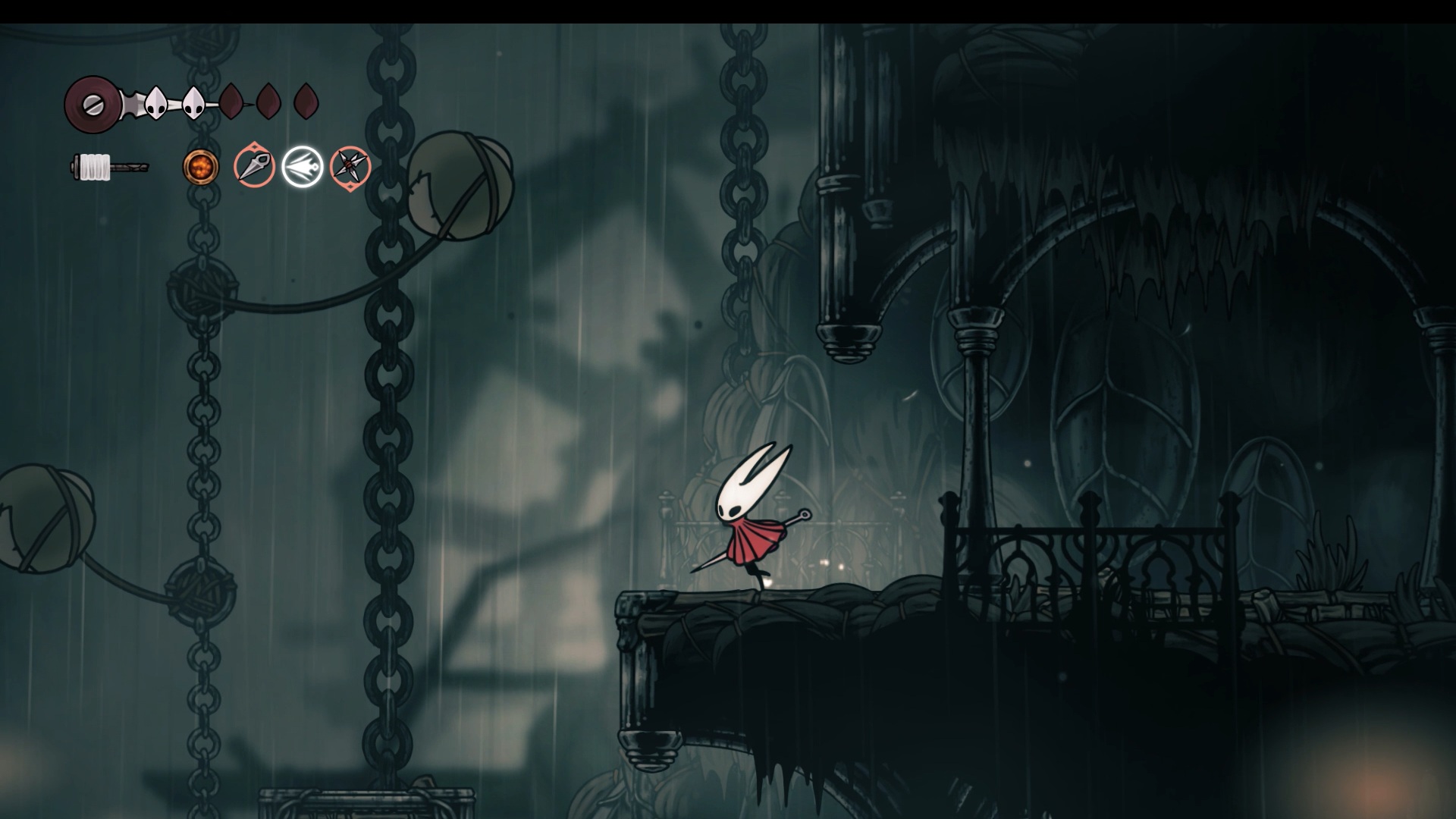
Task: Choose the four-pointed spiked star tool
Action: coord(350,167)
